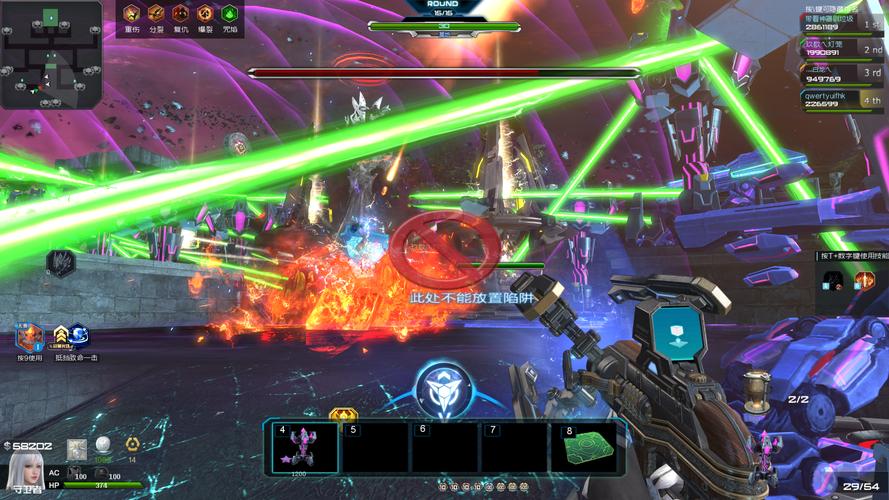Select the 1st place player row
Viewport: 889px width, 500px height.
(x=843, y=22)
